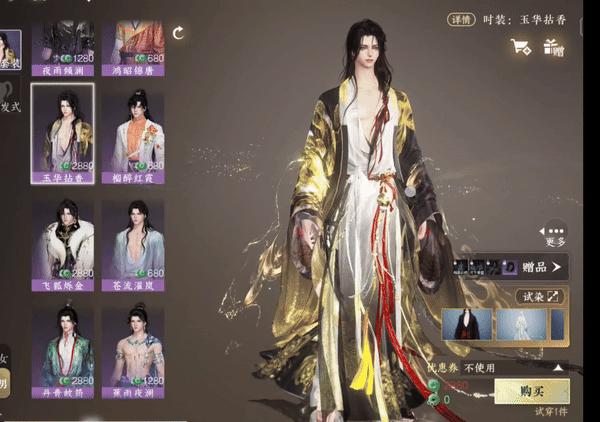Open the 详情 details button

461,18
